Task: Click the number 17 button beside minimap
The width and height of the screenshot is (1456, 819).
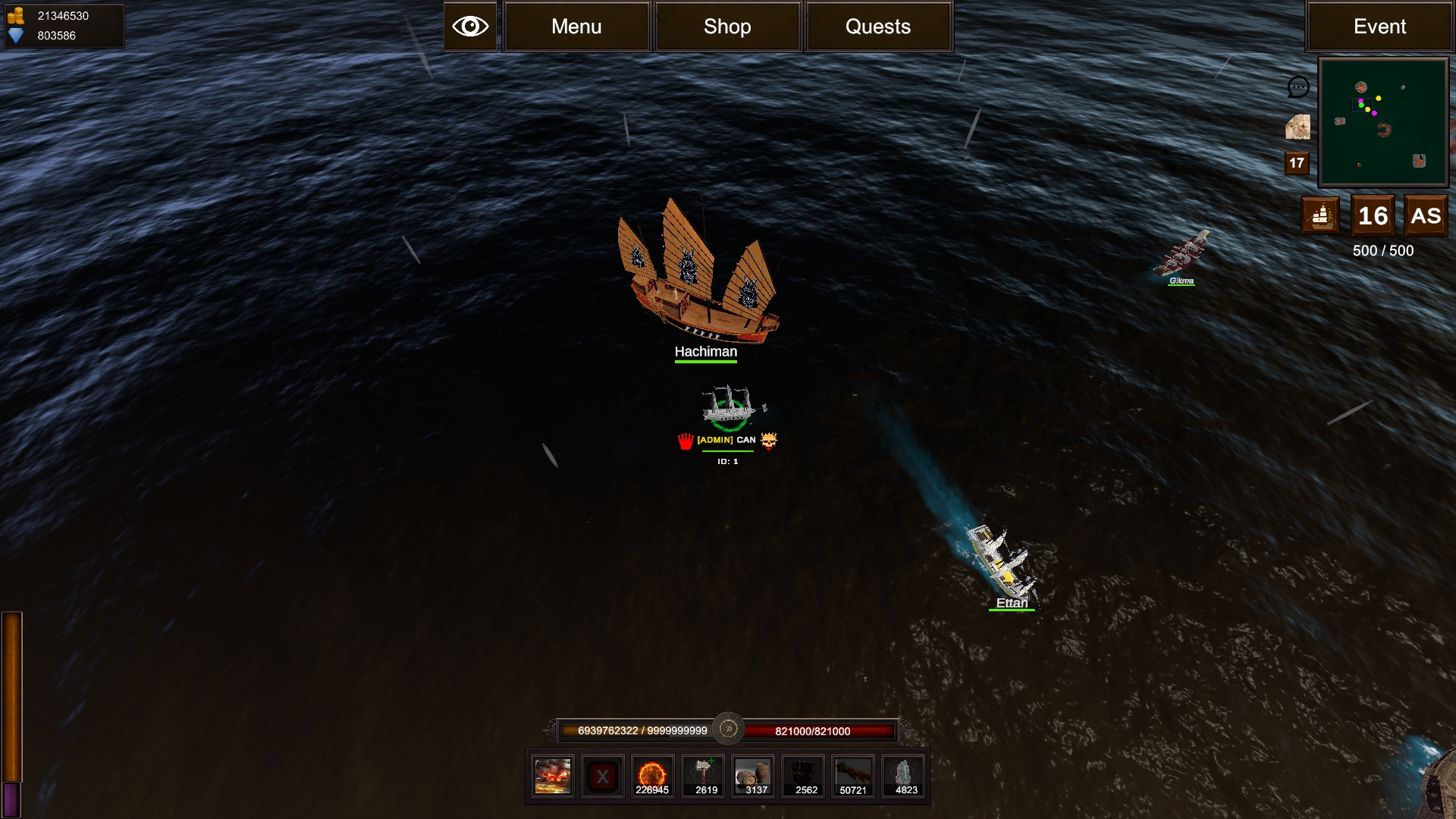Action: (1297, 163)
